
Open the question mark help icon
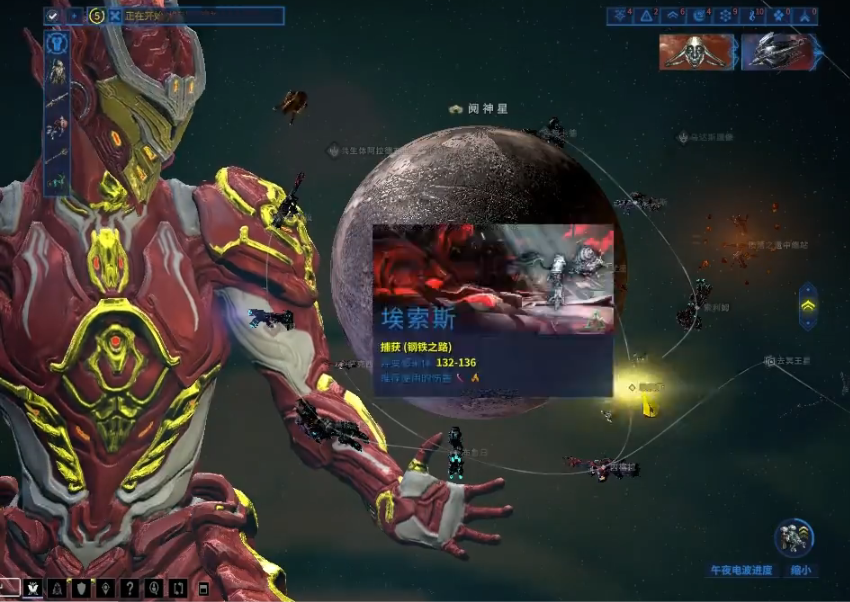pyautogui.click(x=130, y=588)
